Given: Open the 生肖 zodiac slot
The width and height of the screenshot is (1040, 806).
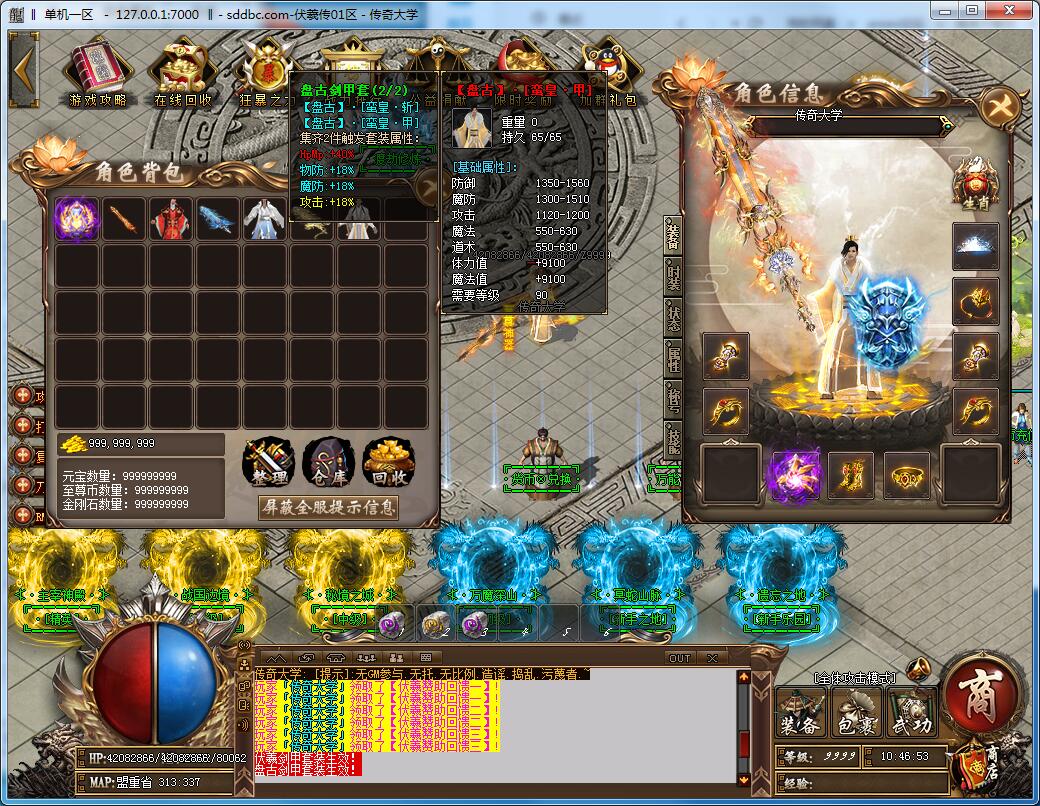Looking at the screenshot, I should [975, 183].
